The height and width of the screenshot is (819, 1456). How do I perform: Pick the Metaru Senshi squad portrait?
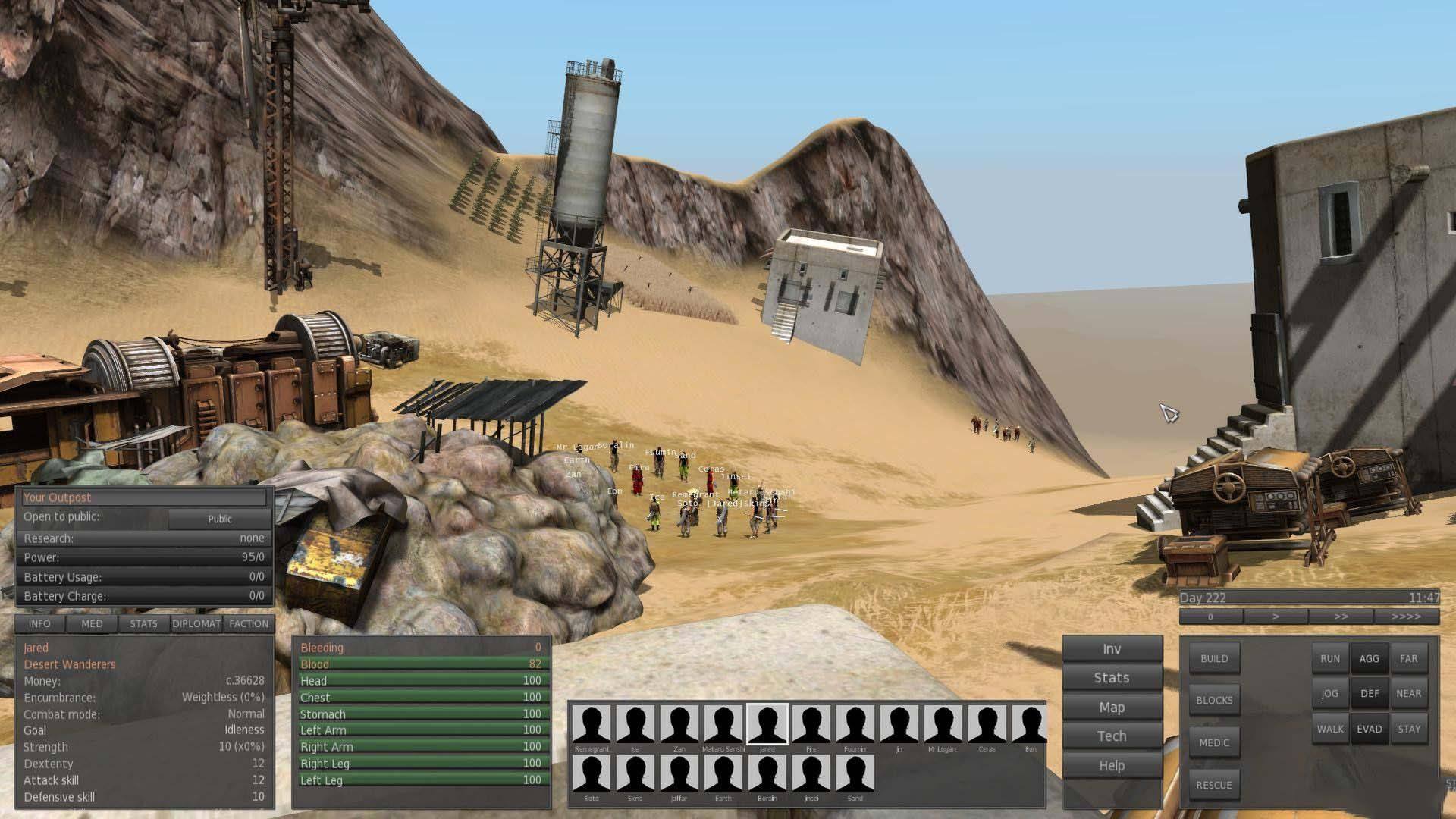723,725
